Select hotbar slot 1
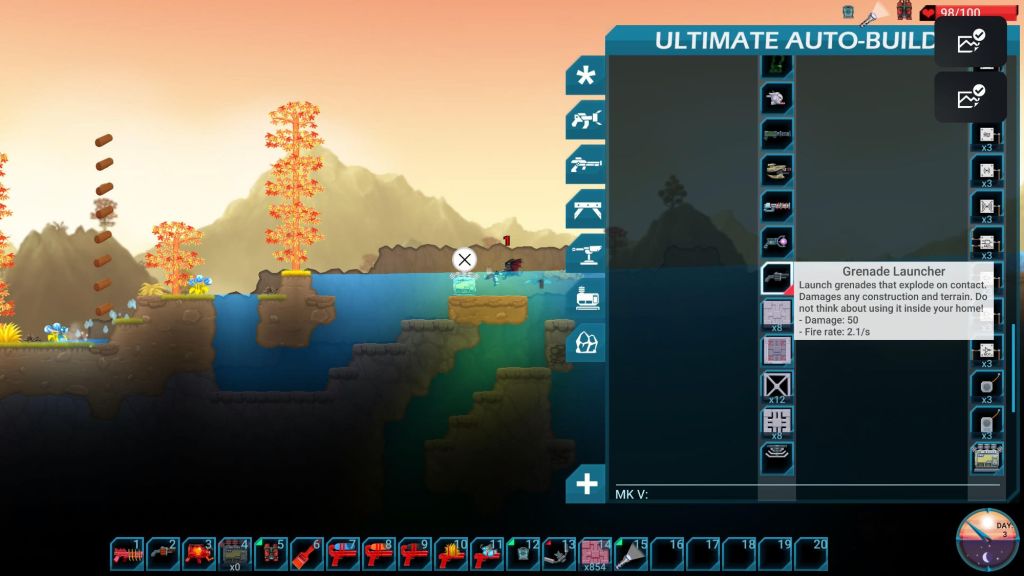This screenshot has width=1024, height=576. (127, 553)
